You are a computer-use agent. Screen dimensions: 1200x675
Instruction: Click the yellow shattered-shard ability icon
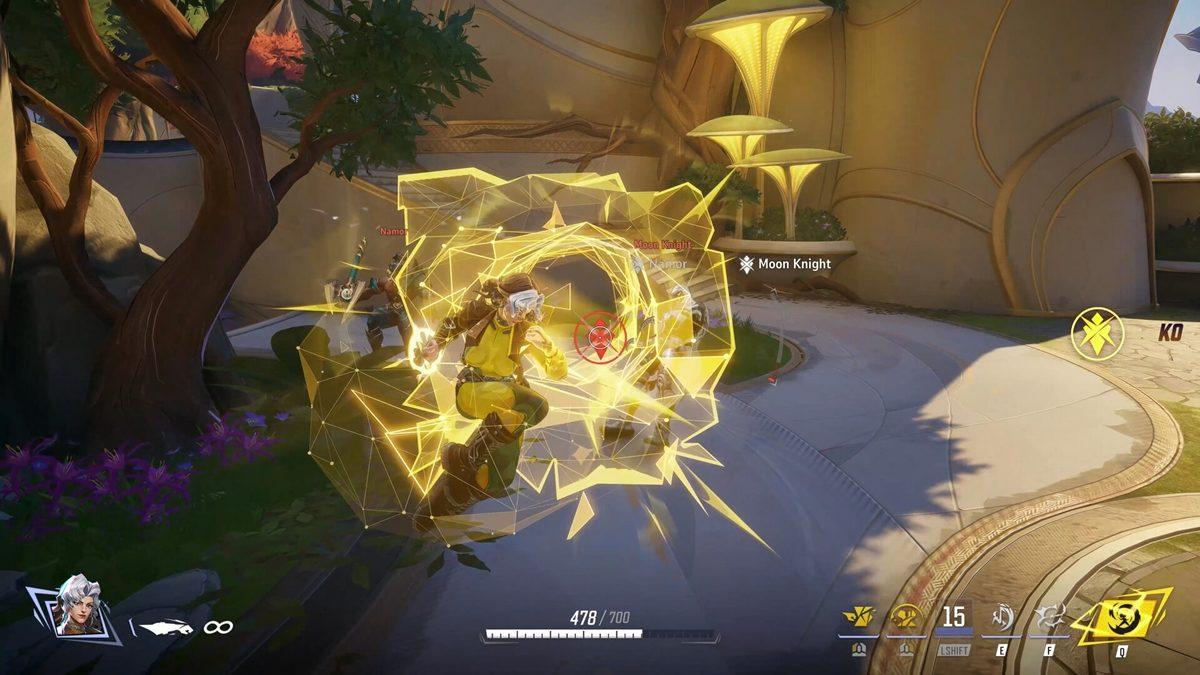[858, 618]
